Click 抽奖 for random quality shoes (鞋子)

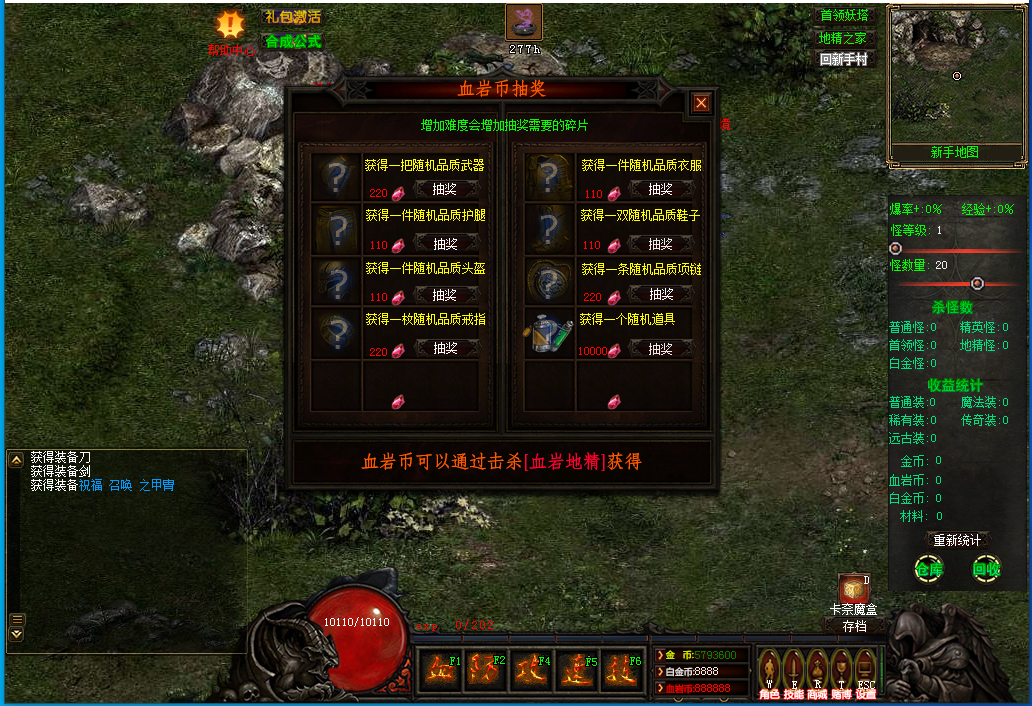pyautogui.click(x=660, y=243)
